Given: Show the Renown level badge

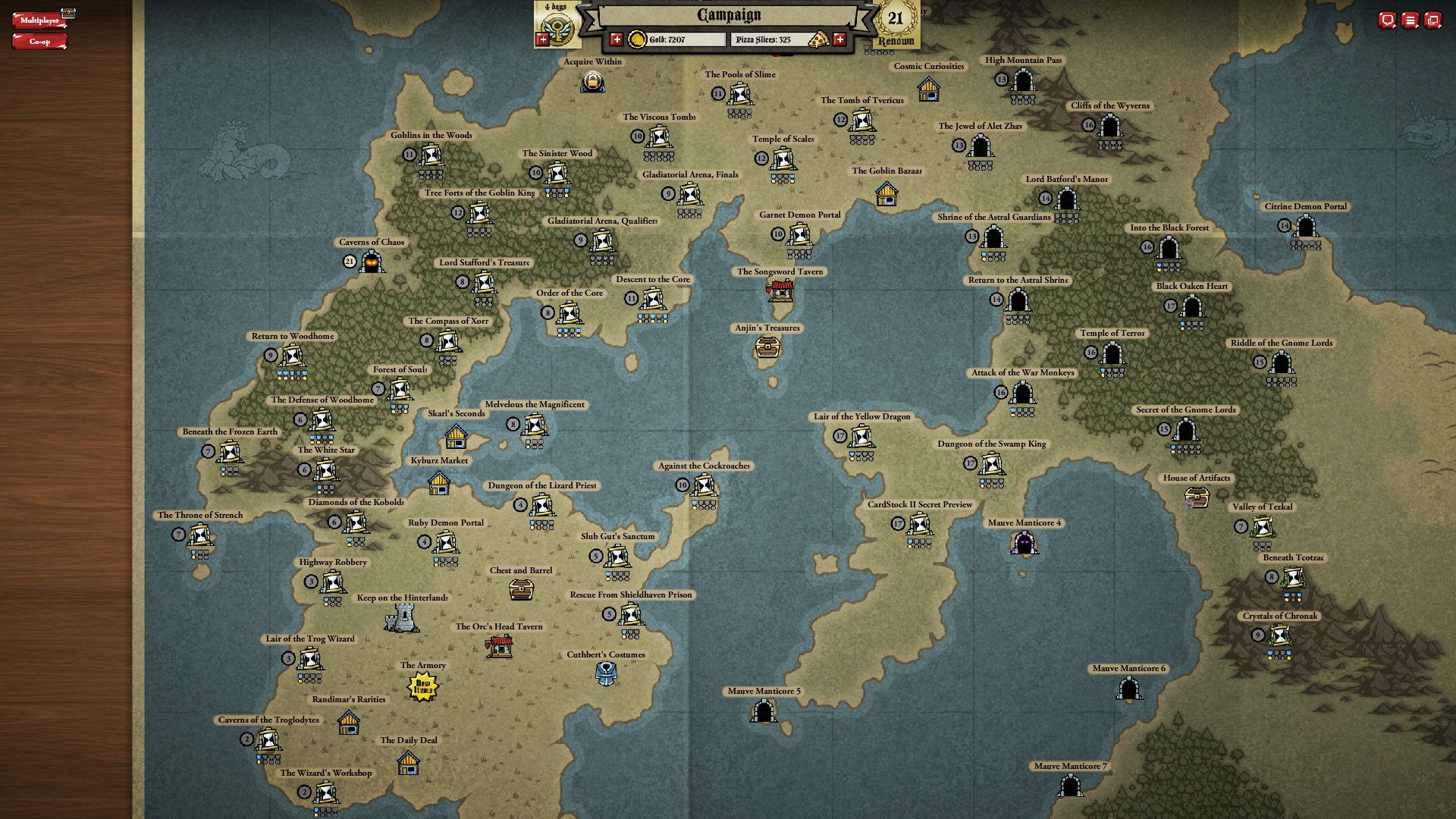Looking at the screenshot, I should pyautogui.click(x=896, y=23).
